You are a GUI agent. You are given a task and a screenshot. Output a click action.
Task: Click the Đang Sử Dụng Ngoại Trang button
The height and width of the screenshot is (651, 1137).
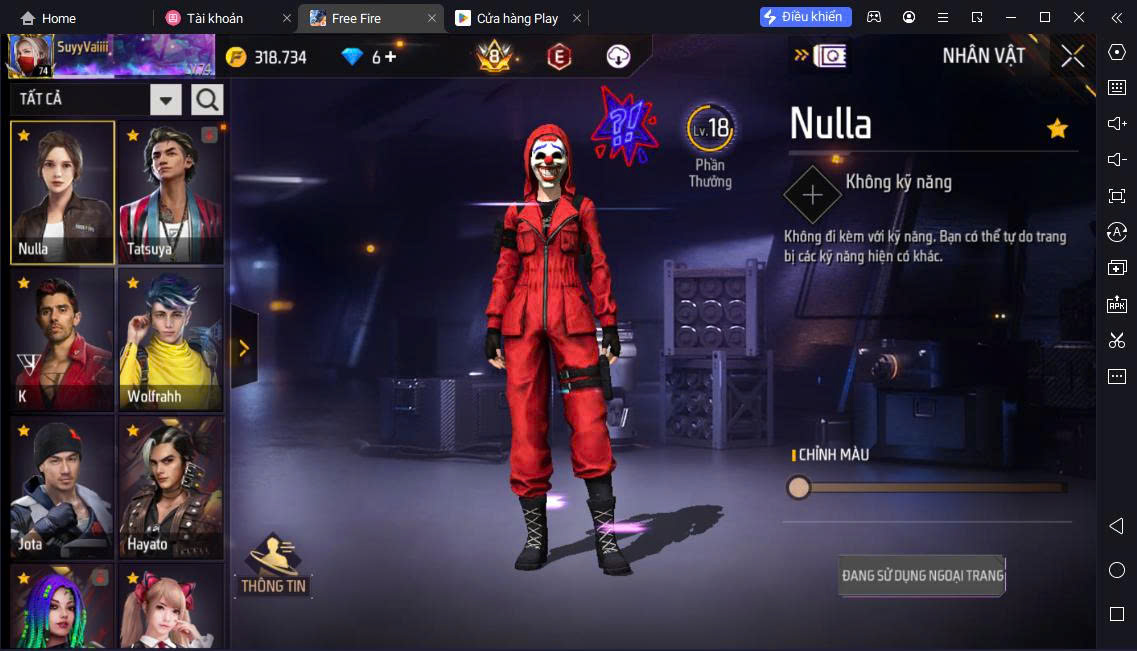(921, 575)
